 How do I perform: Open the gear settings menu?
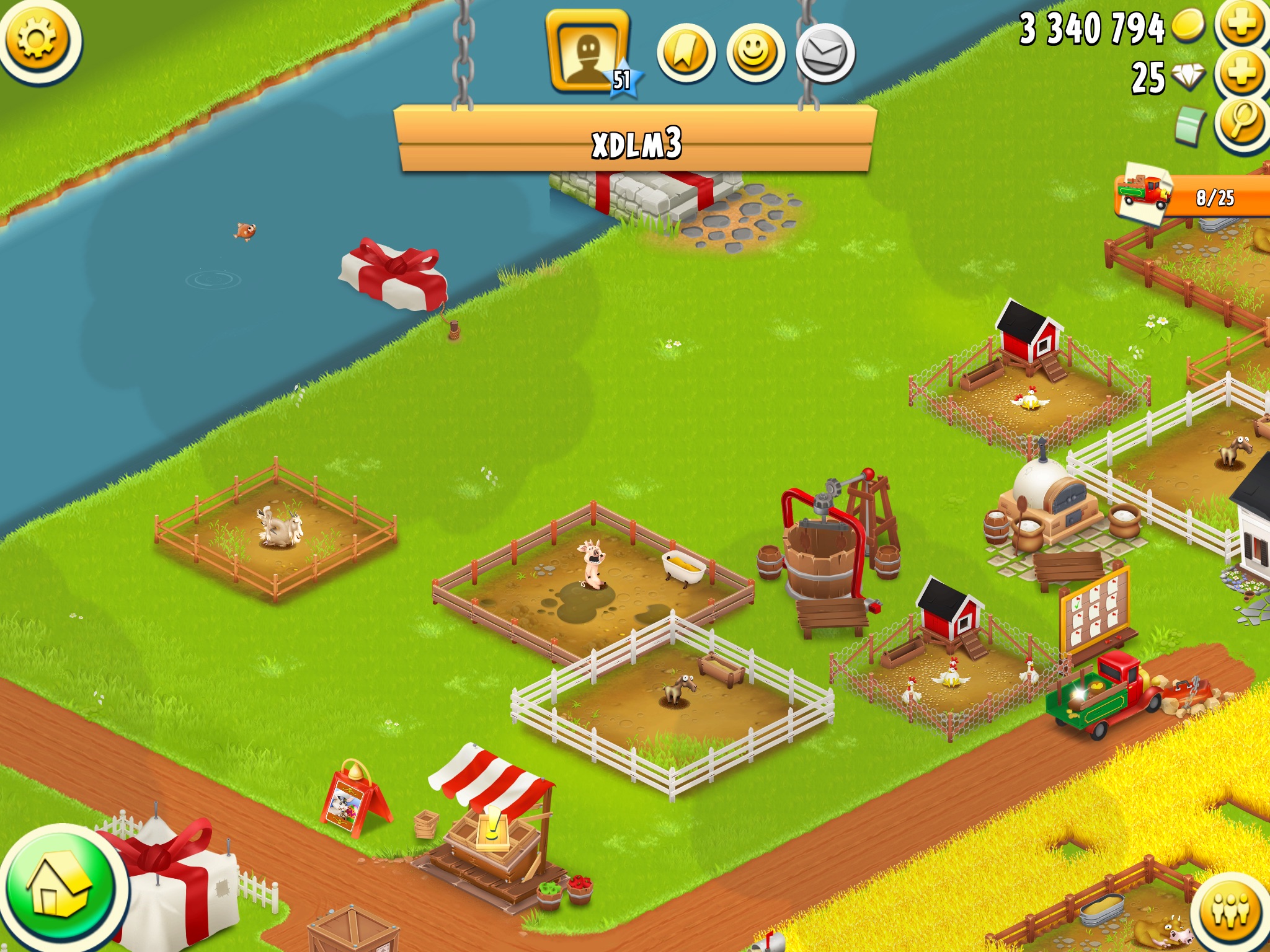(x=37, y=40)
